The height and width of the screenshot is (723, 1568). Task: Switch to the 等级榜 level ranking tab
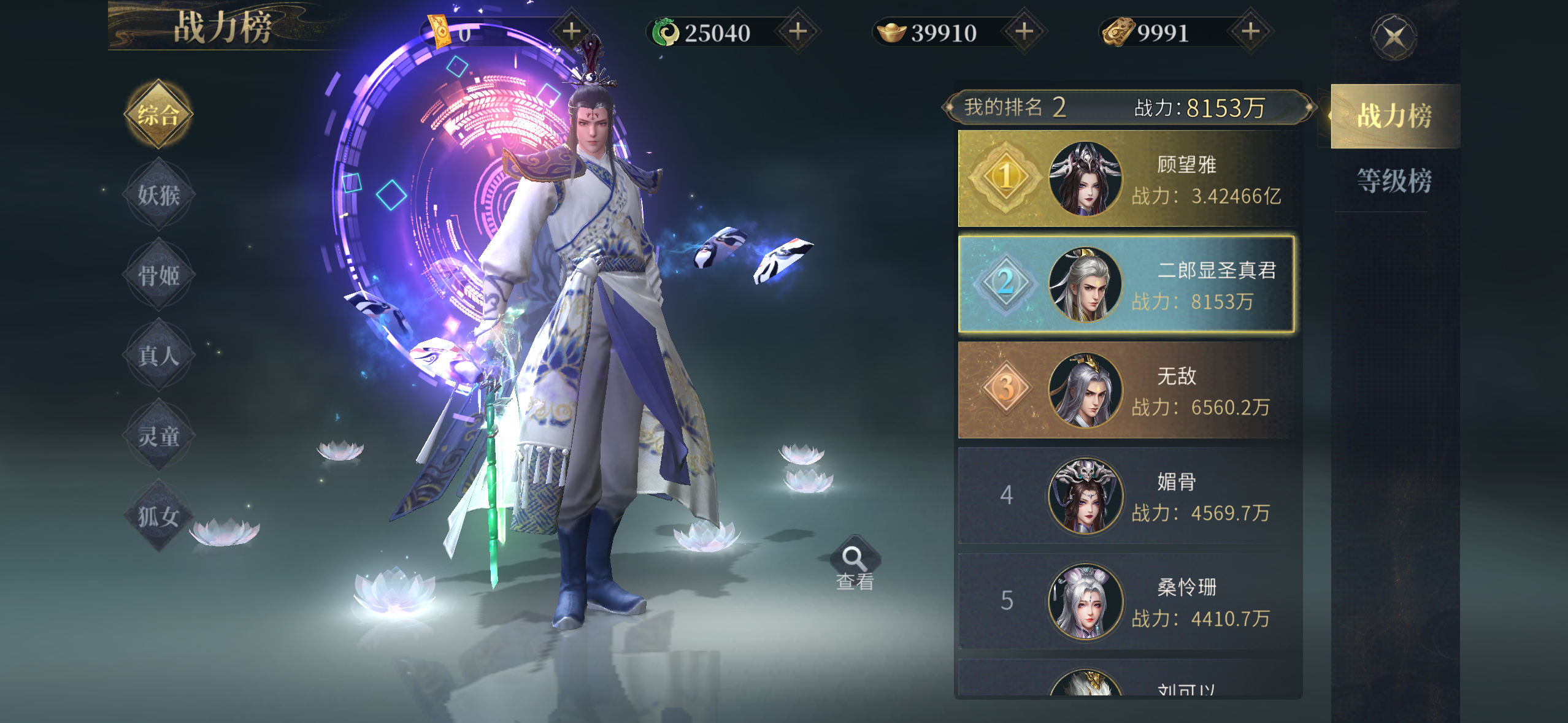click(x=1393, y=181)
